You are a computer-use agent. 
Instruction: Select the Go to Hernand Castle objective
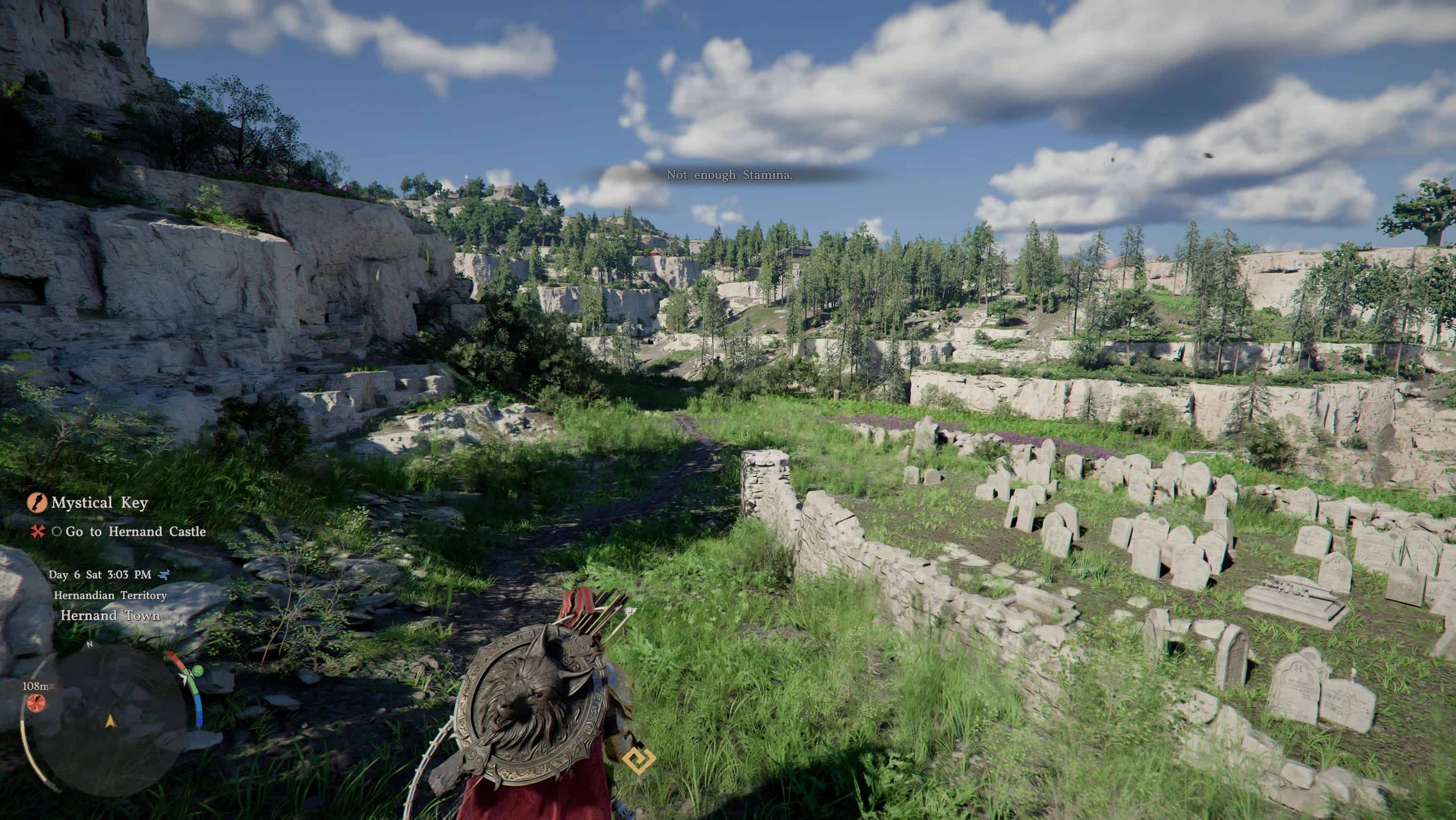pyautogui.click(x=135, y=531)
